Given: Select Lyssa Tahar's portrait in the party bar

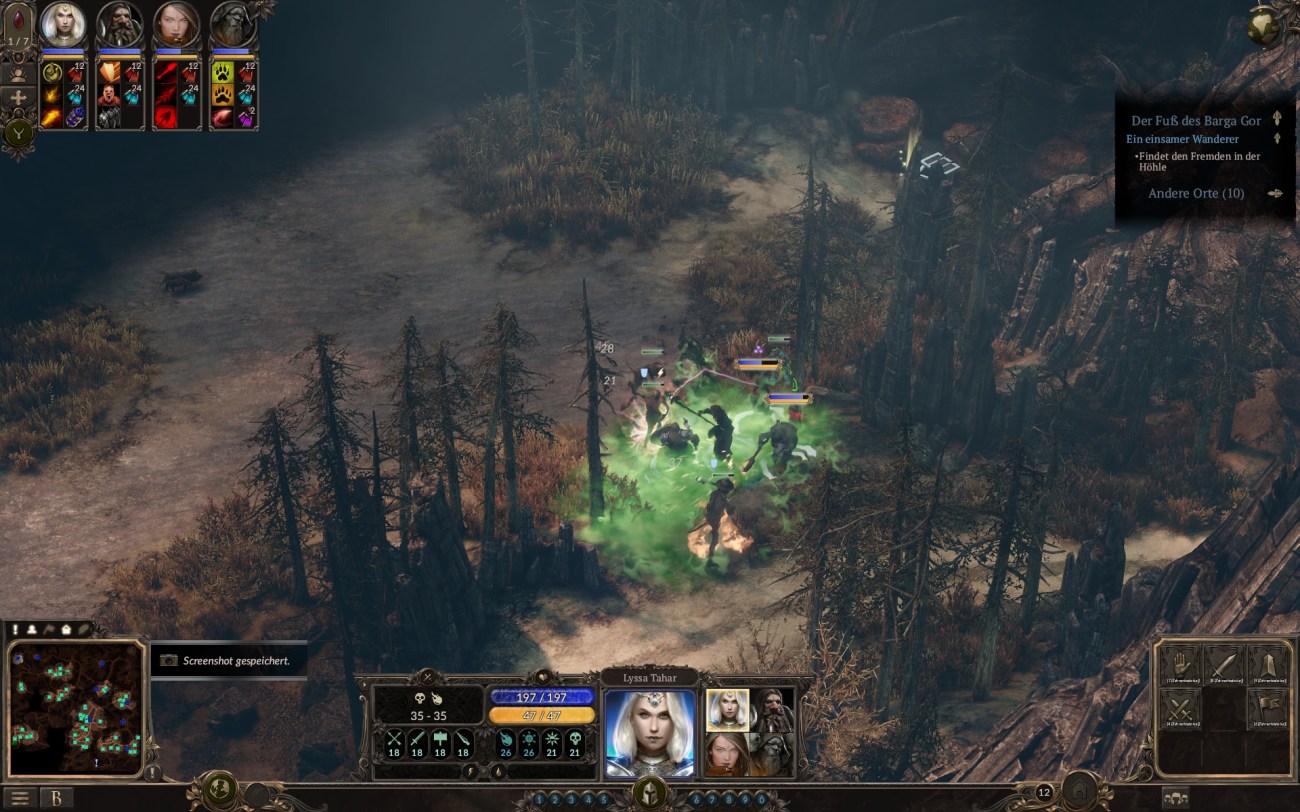Looking at the screenshot, I should tap(62, 24).
